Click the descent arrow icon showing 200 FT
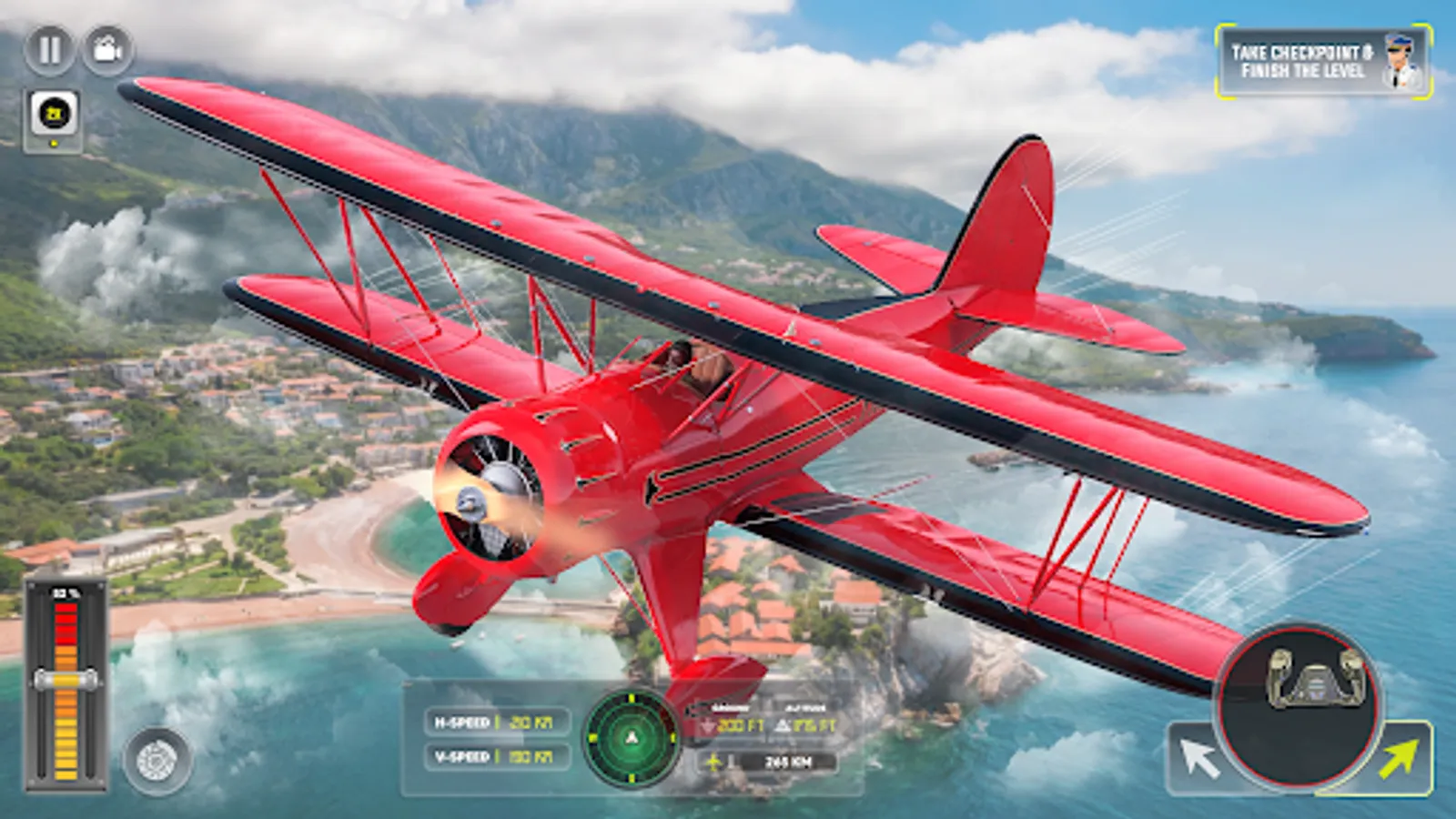The height and width of the screenshot is (819, 1456). (708, 725)
